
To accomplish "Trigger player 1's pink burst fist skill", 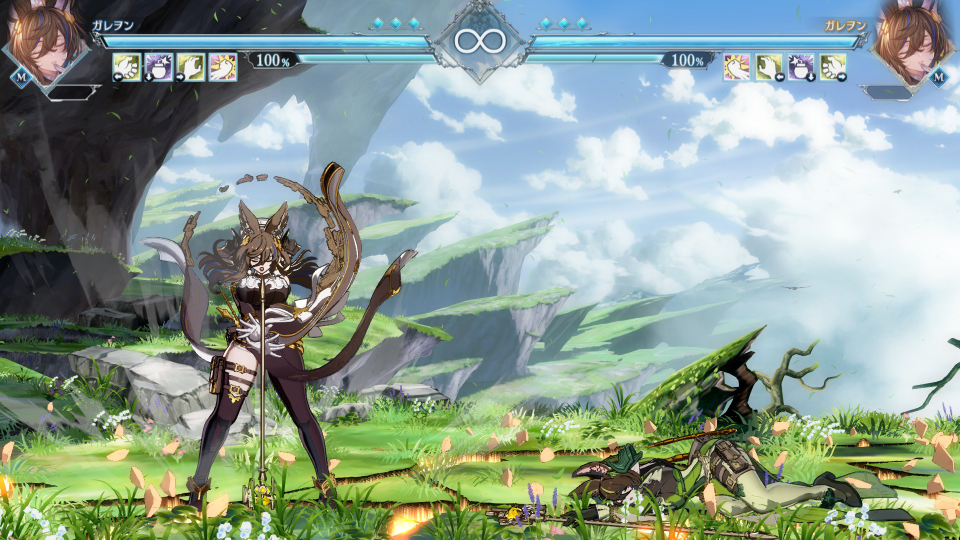I will click(x=223, y=66).
